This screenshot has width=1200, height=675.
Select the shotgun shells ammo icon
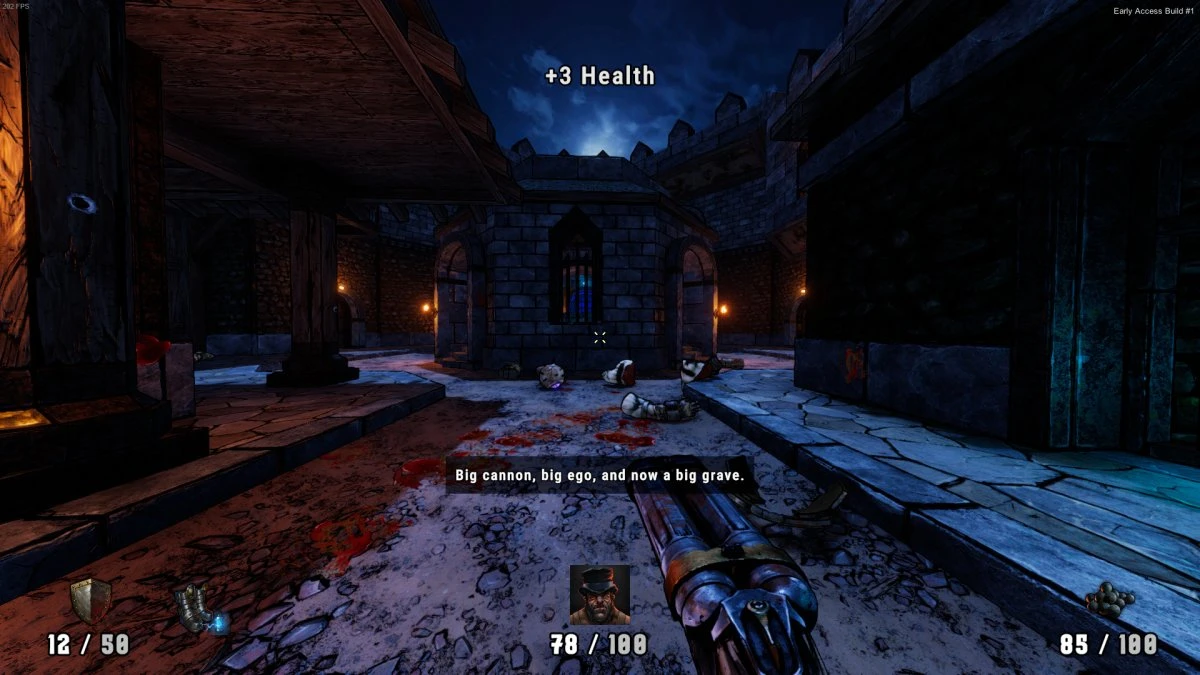click(1110, 600)
